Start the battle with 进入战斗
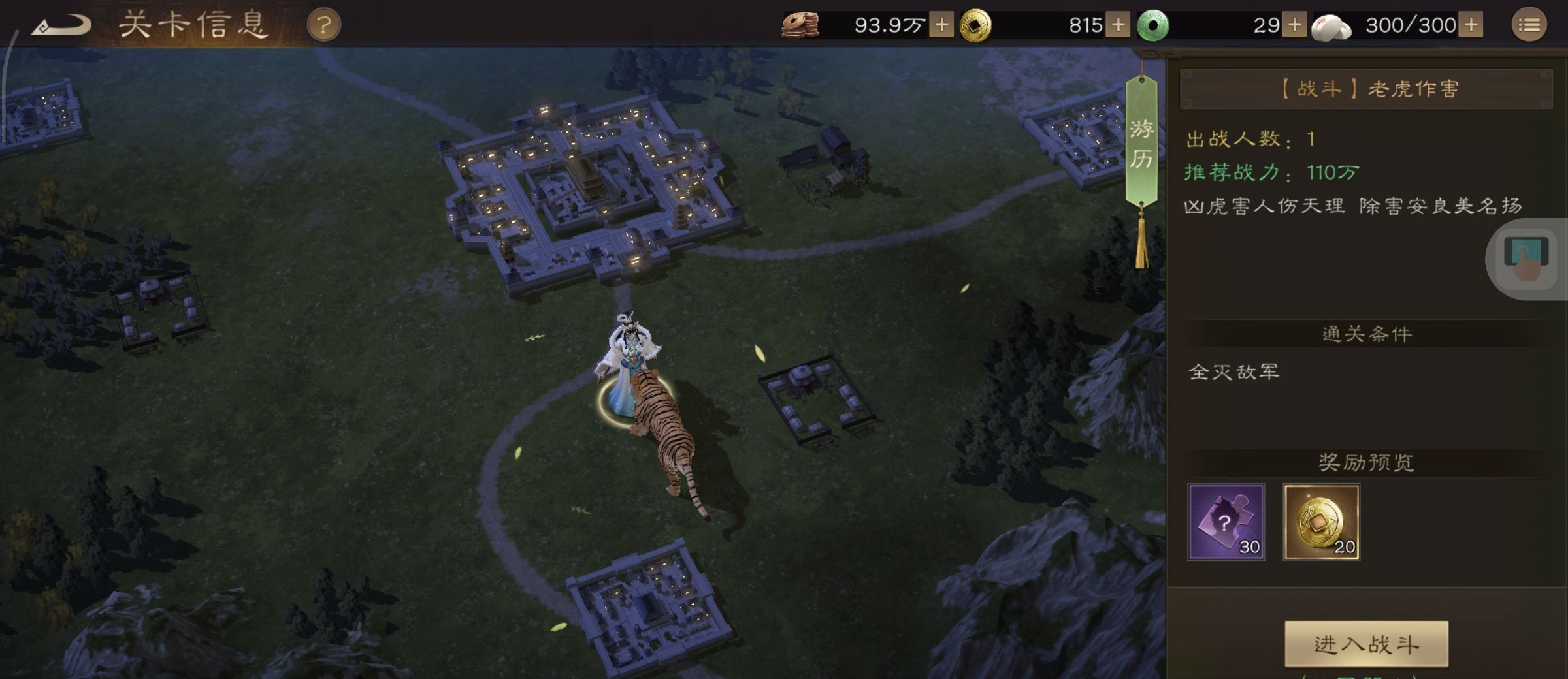Viewport: 1568px width, 679px height. 1366,644
